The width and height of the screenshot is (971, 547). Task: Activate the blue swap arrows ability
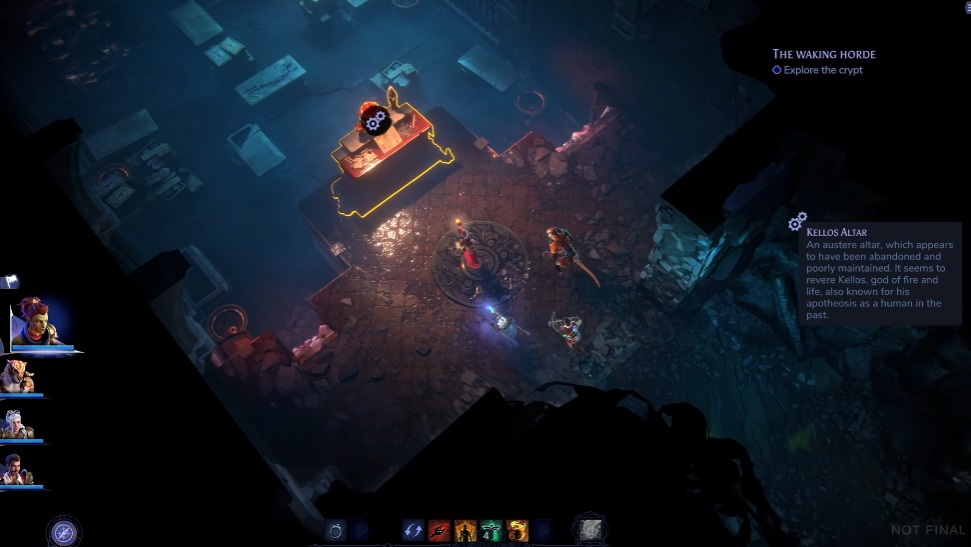413,532
